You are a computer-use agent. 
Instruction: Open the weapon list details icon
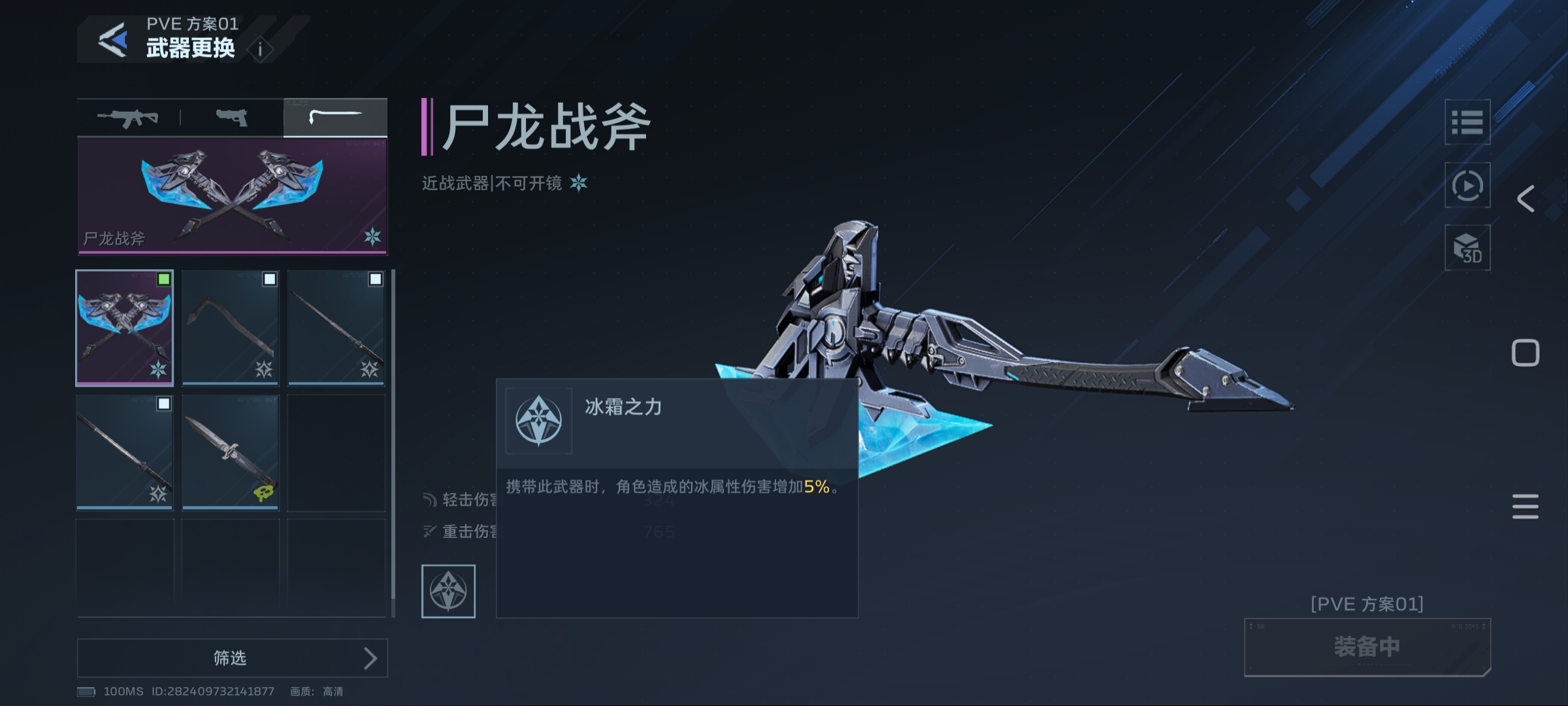[1469, 122]
